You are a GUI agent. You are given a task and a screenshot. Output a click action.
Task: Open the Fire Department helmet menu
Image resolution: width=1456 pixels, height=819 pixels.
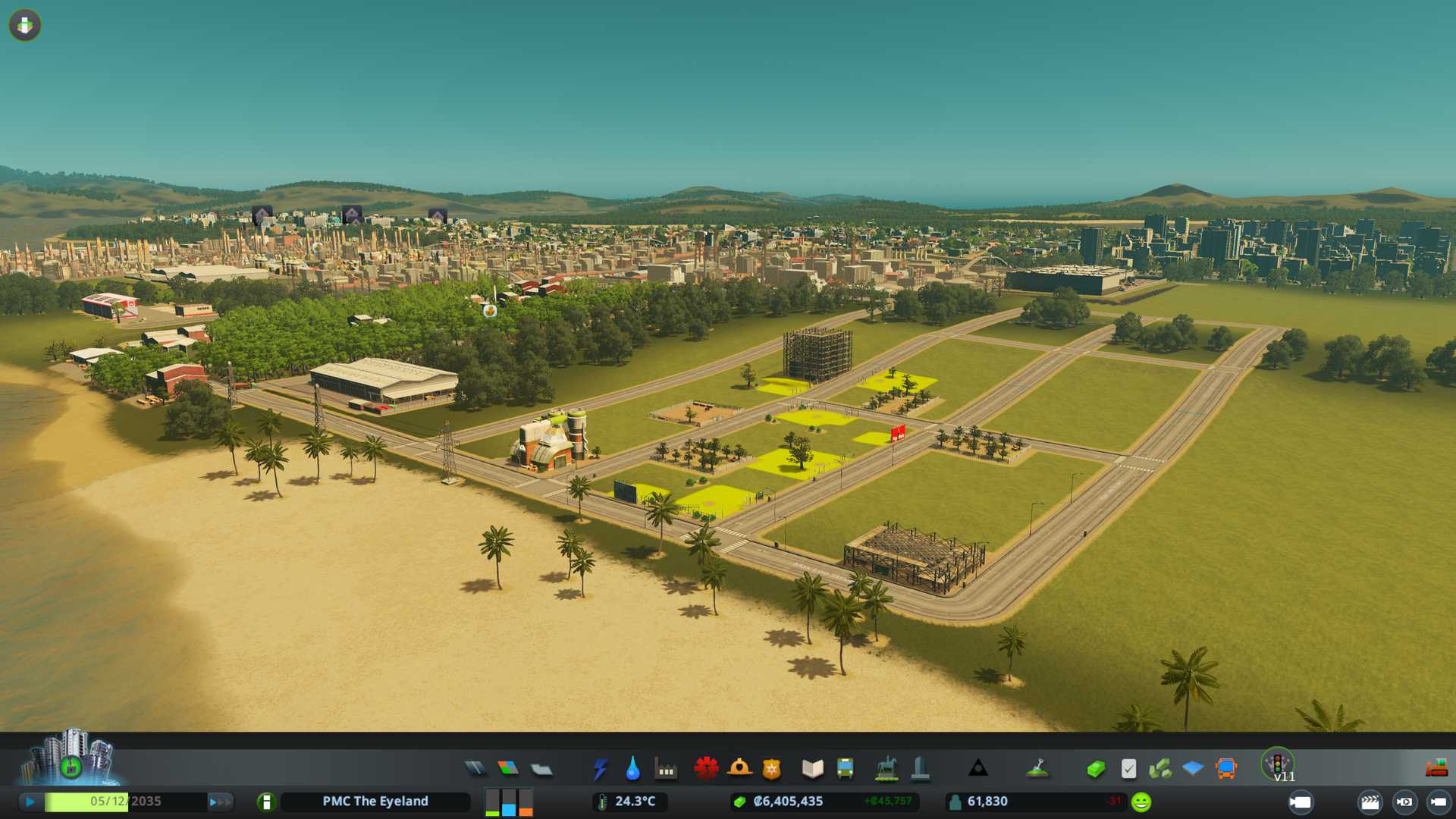pos(739,769)
